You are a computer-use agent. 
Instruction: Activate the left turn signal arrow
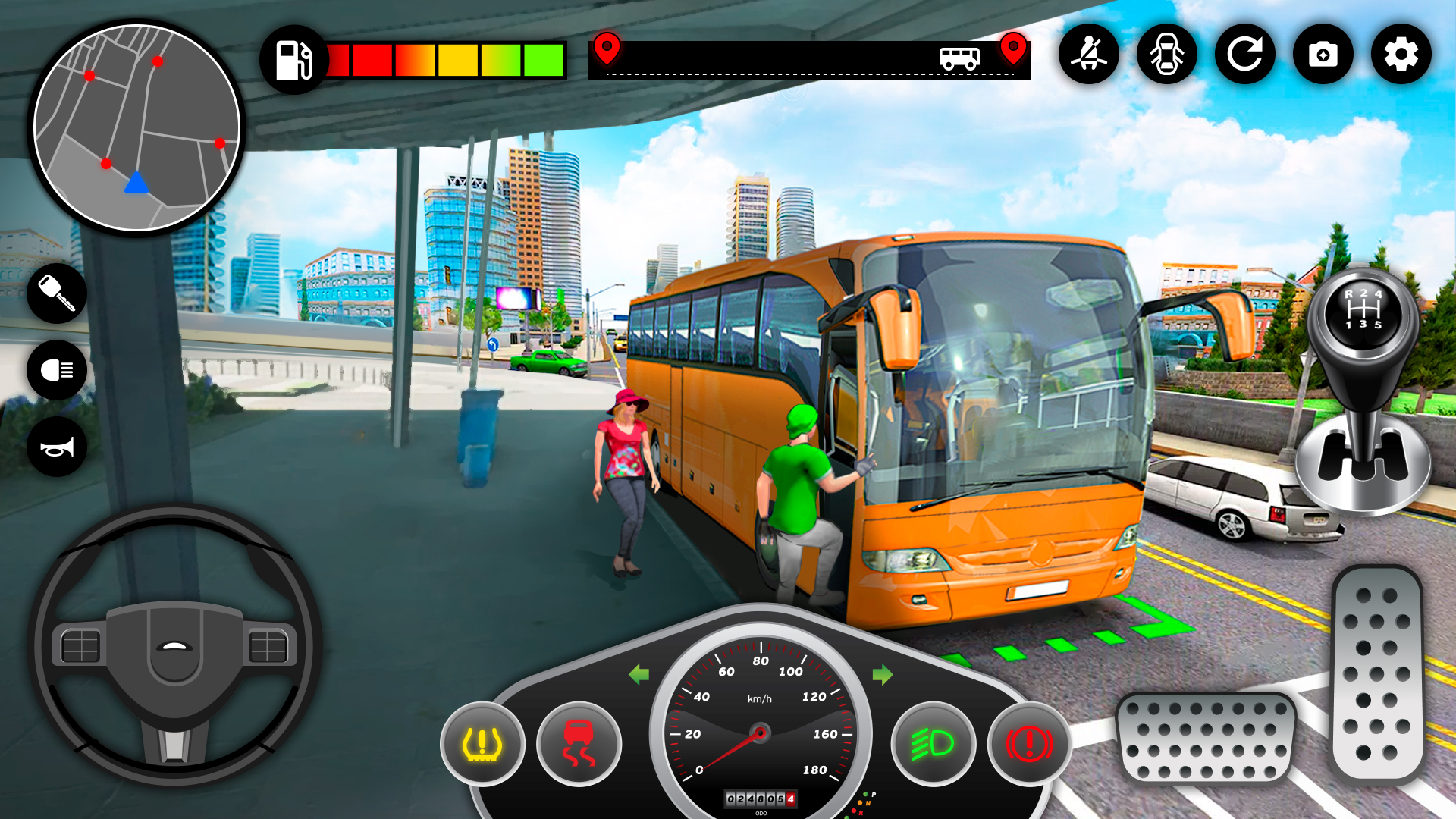[x=639, y=674]
